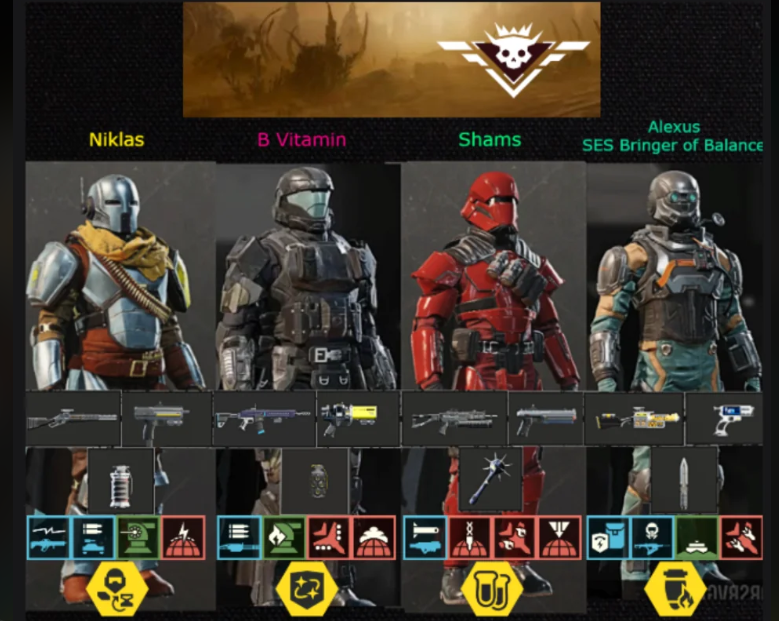Select Niklas's white canister grenade slot
Viewport: 779px width, 621px height.
click(x=121, y=482)
